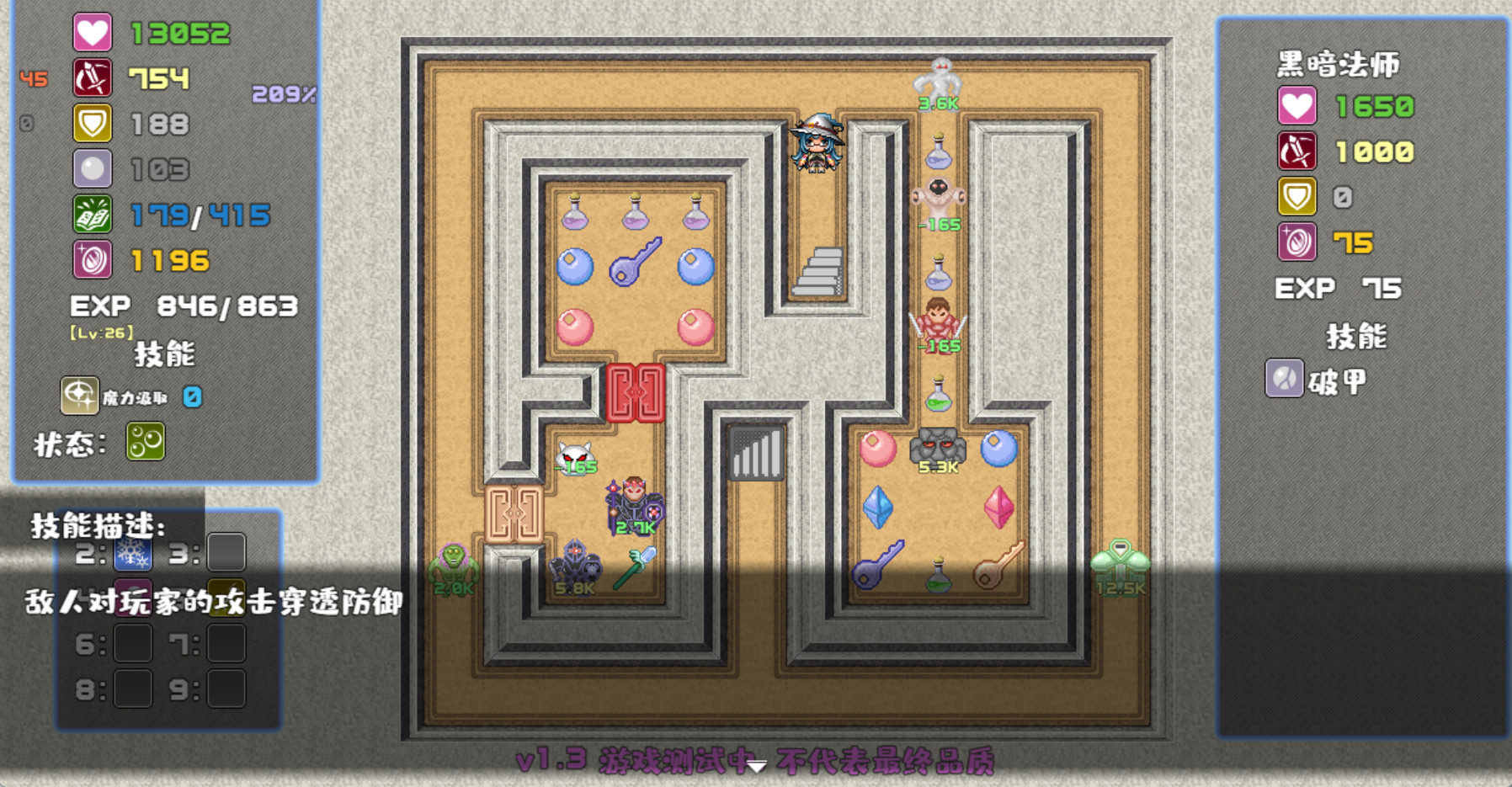Click the pink heart HP icon in left panel
1512x787 pixels.
pos(93,31)
